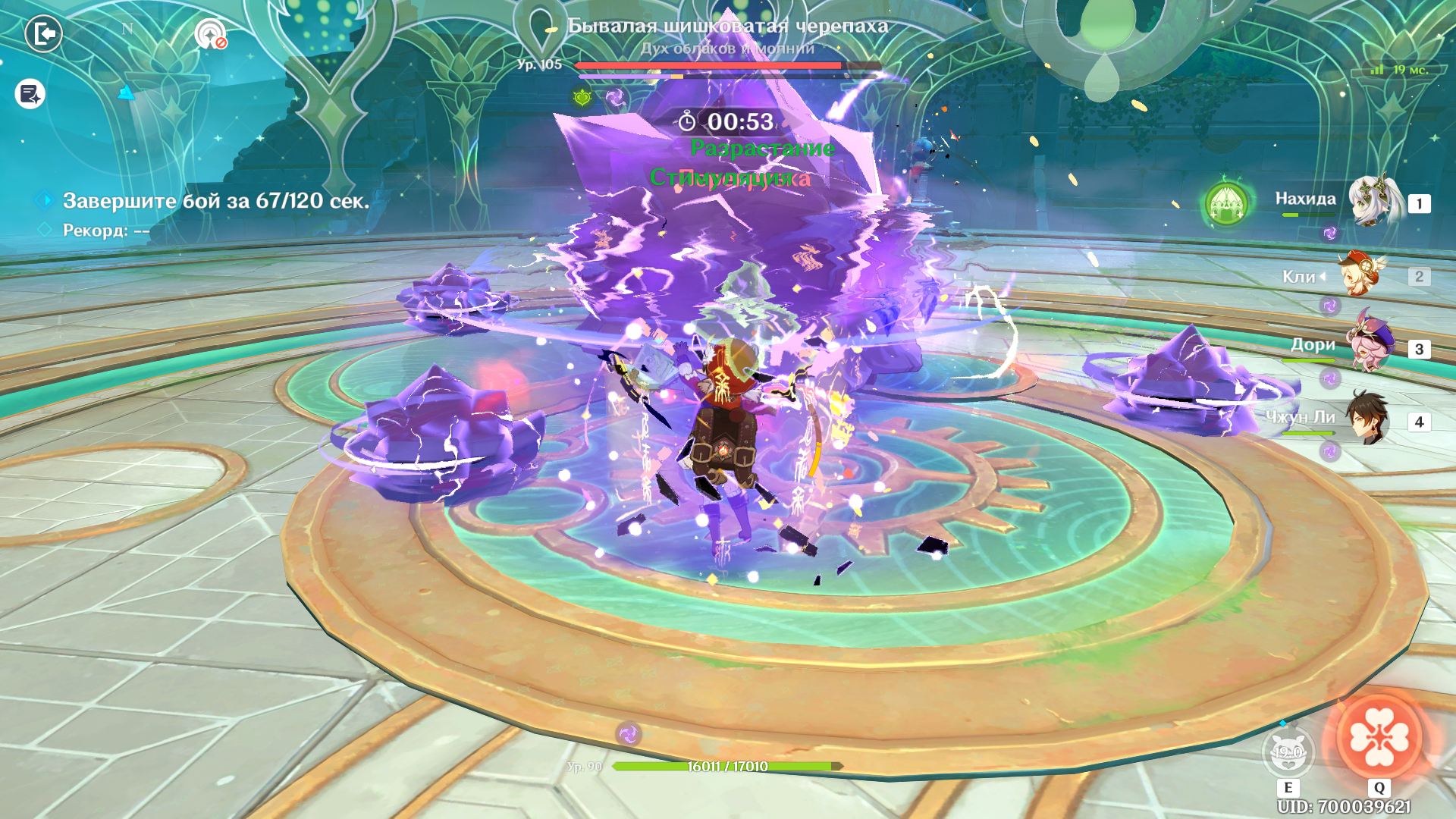
Task: Switch to party member Чжун Ли
Action: pyautogui.click(x=1367, y=419)
